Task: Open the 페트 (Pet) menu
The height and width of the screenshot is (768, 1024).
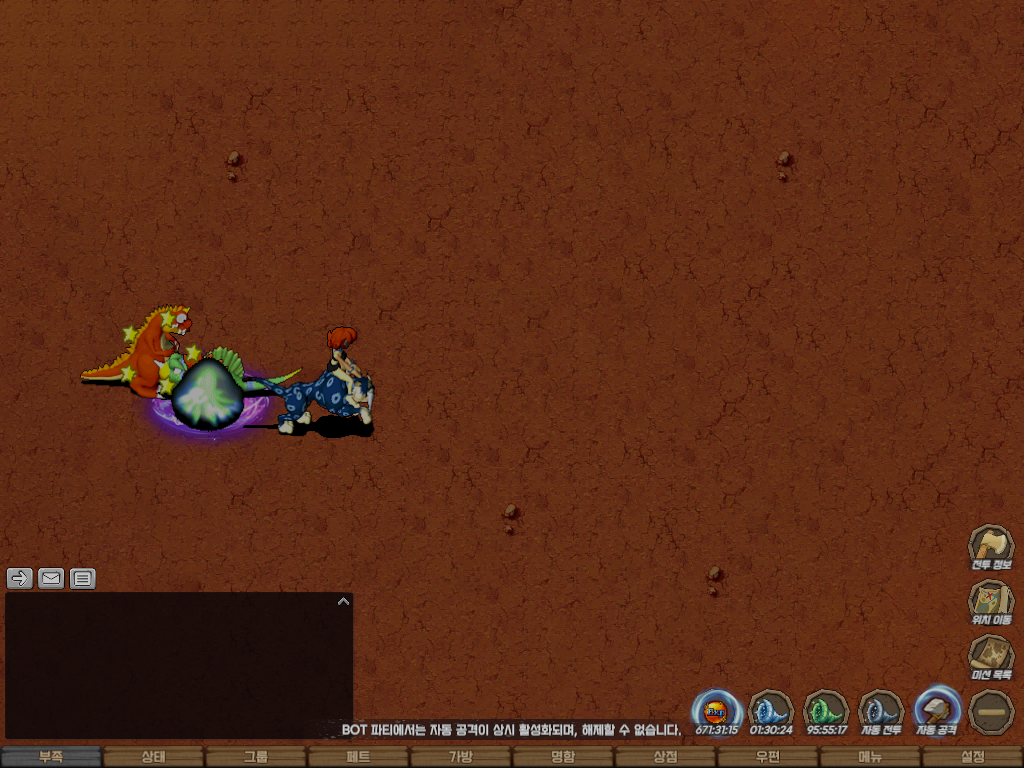Action: coord(358,757)
